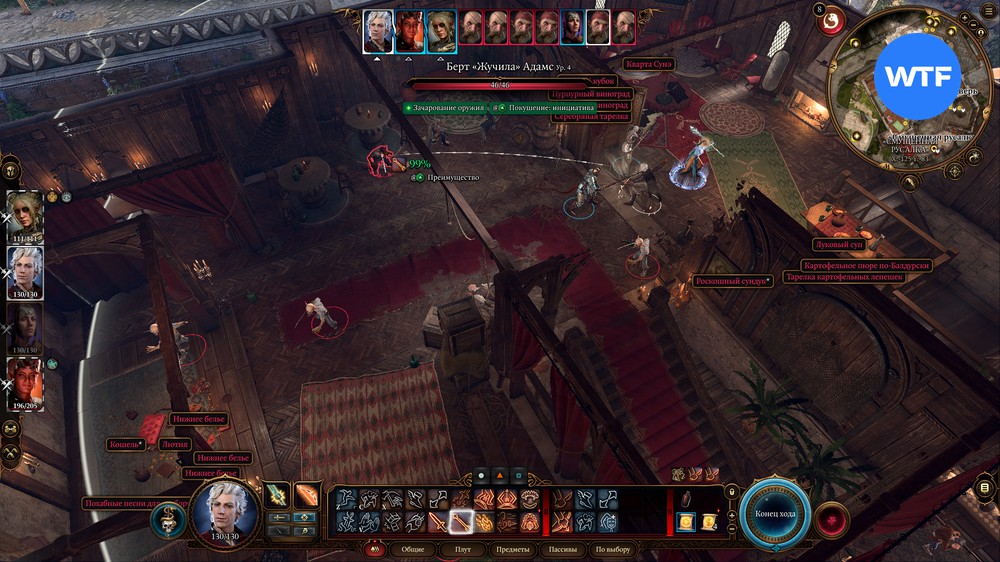Choose the blonde woman portrait in turn order

click(x=441, y=31)
